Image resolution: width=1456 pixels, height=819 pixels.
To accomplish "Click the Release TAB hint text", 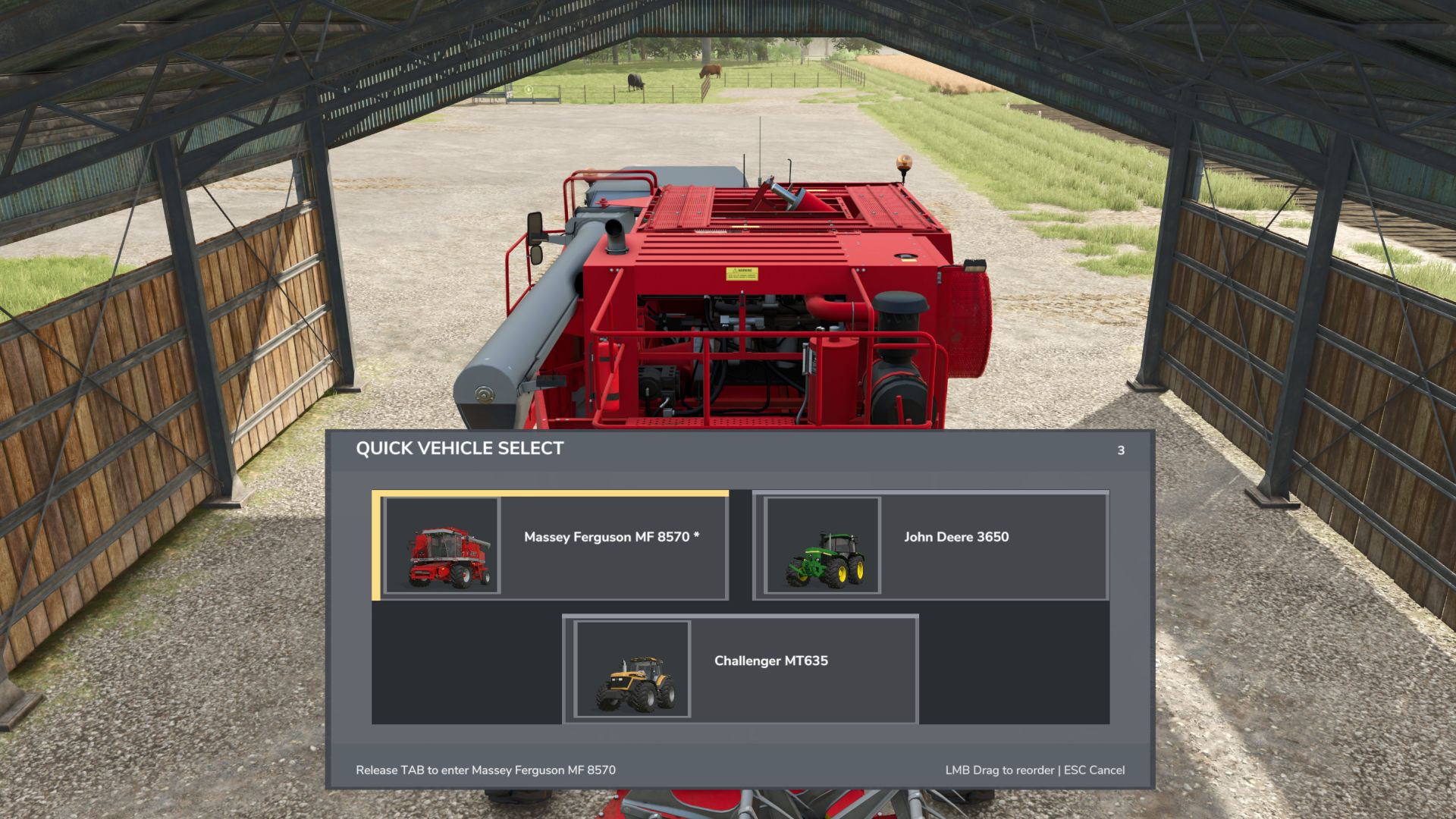I will pos(486,769).
